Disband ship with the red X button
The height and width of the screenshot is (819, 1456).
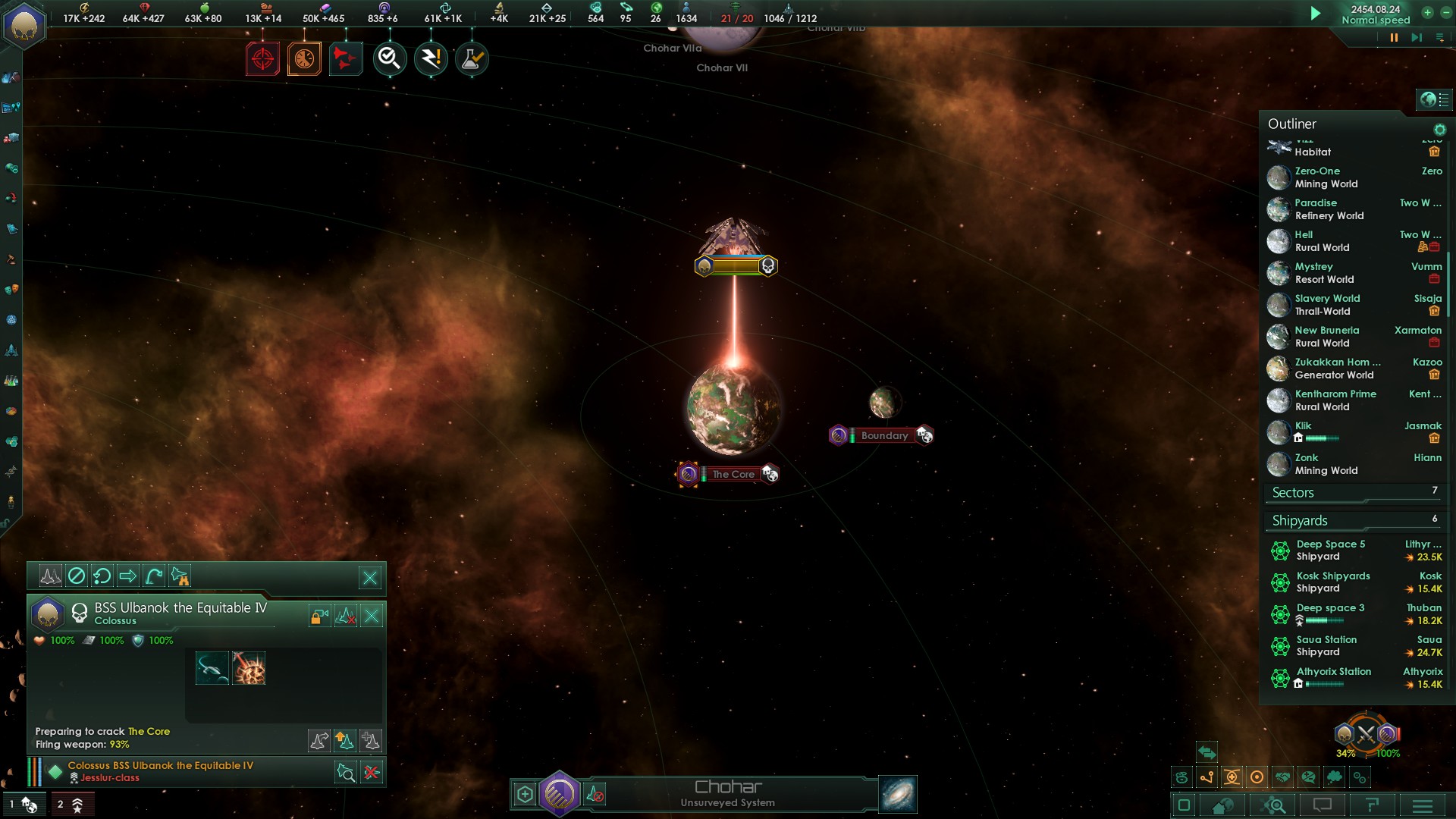coord(372,773)
